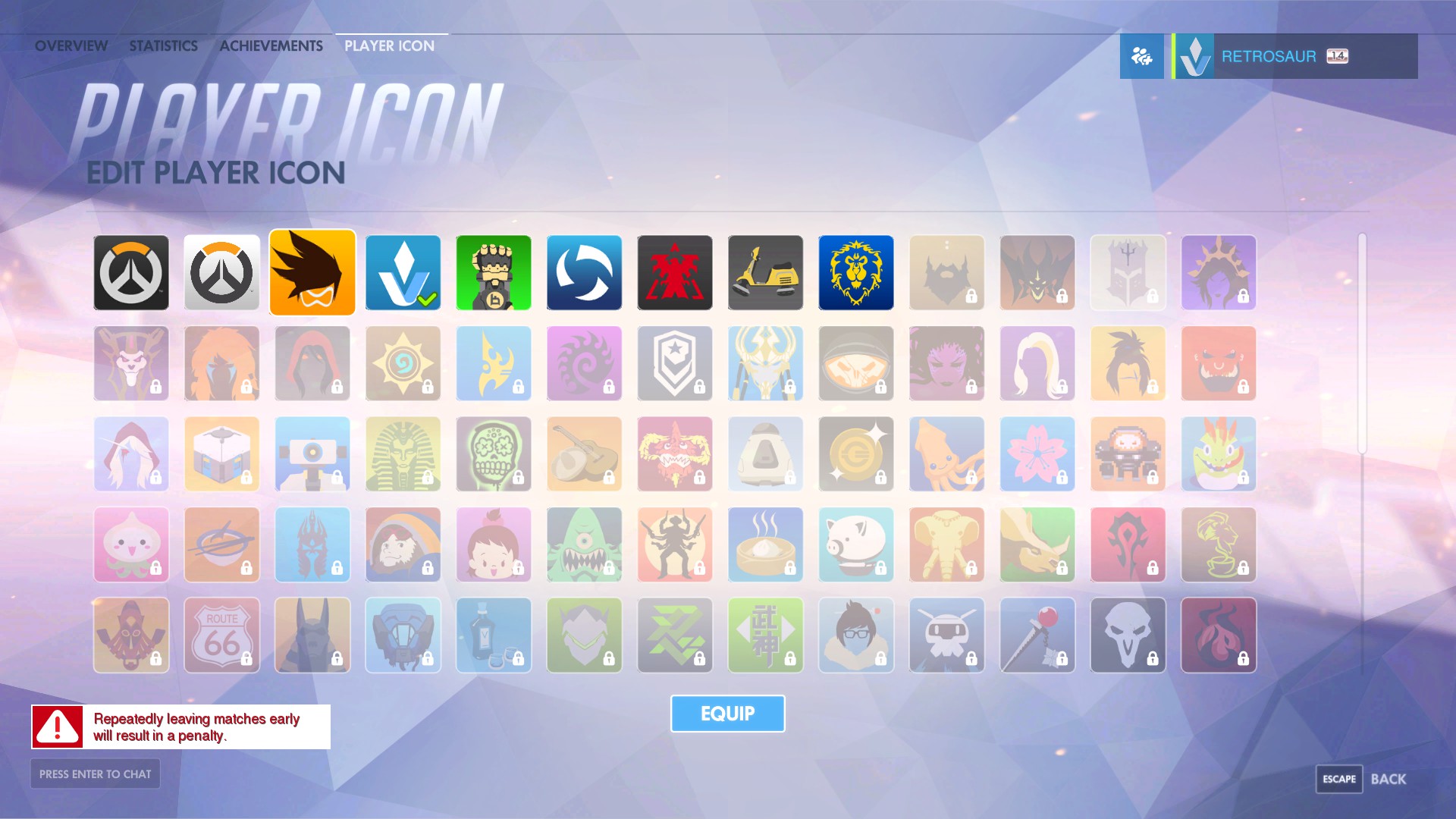Image resolution: width=1456 pixels, height=819 pixels.
Task: Select the dark Overwatch logo icon
Action: [x=130, y=272]
